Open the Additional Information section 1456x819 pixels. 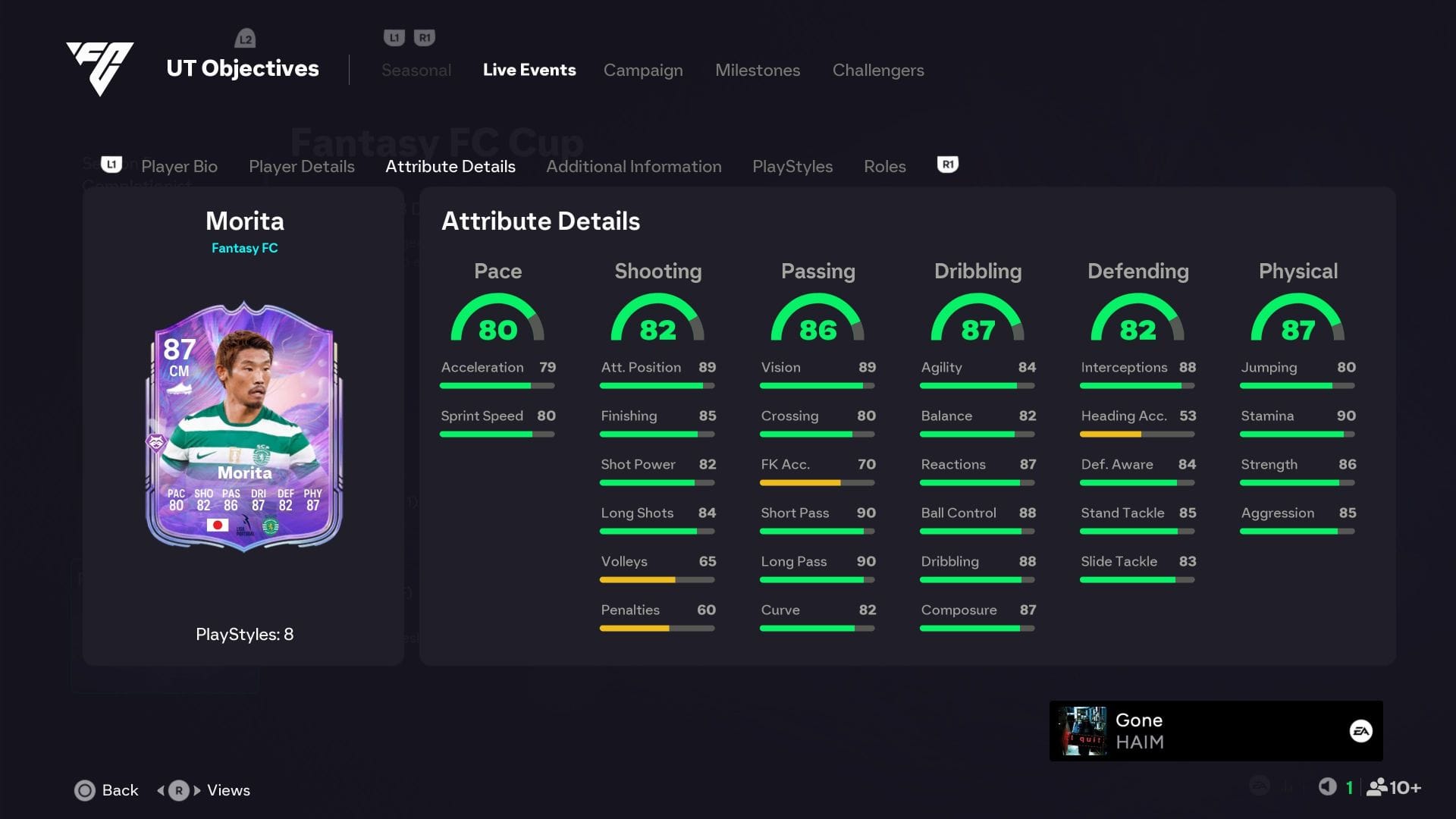pyautogui.click(x=634, y=166)
